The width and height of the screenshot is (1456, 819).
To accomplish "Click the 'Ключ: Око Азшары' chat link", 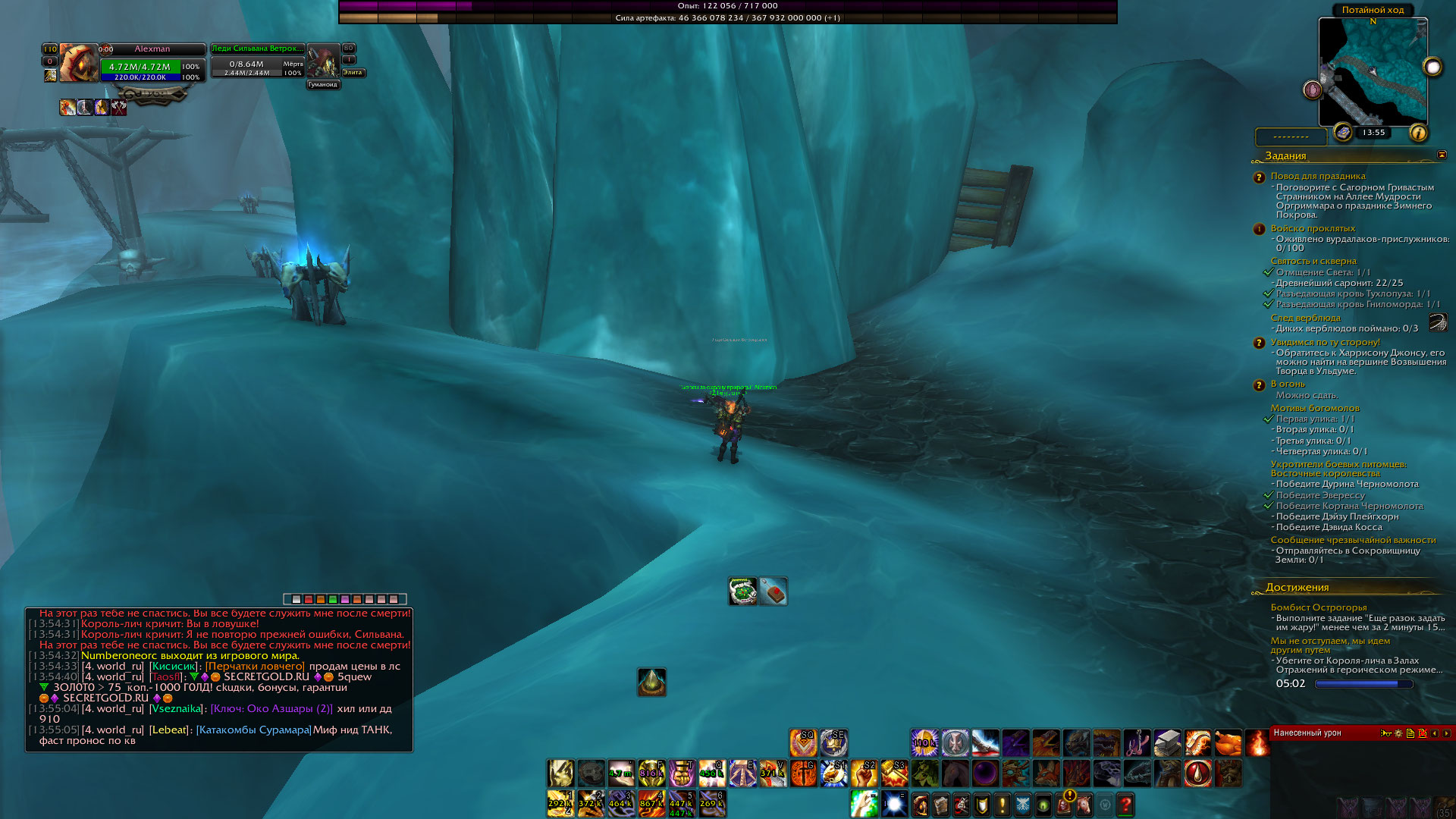I will (271, 708).
